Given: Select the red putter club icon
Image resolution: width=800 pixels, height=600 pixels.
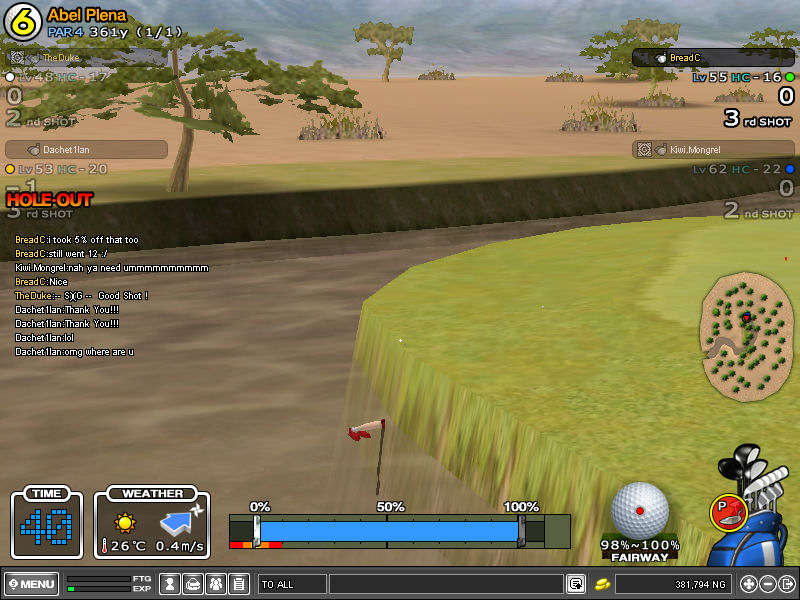Looking at the screenshot, I should click(727, 512).
